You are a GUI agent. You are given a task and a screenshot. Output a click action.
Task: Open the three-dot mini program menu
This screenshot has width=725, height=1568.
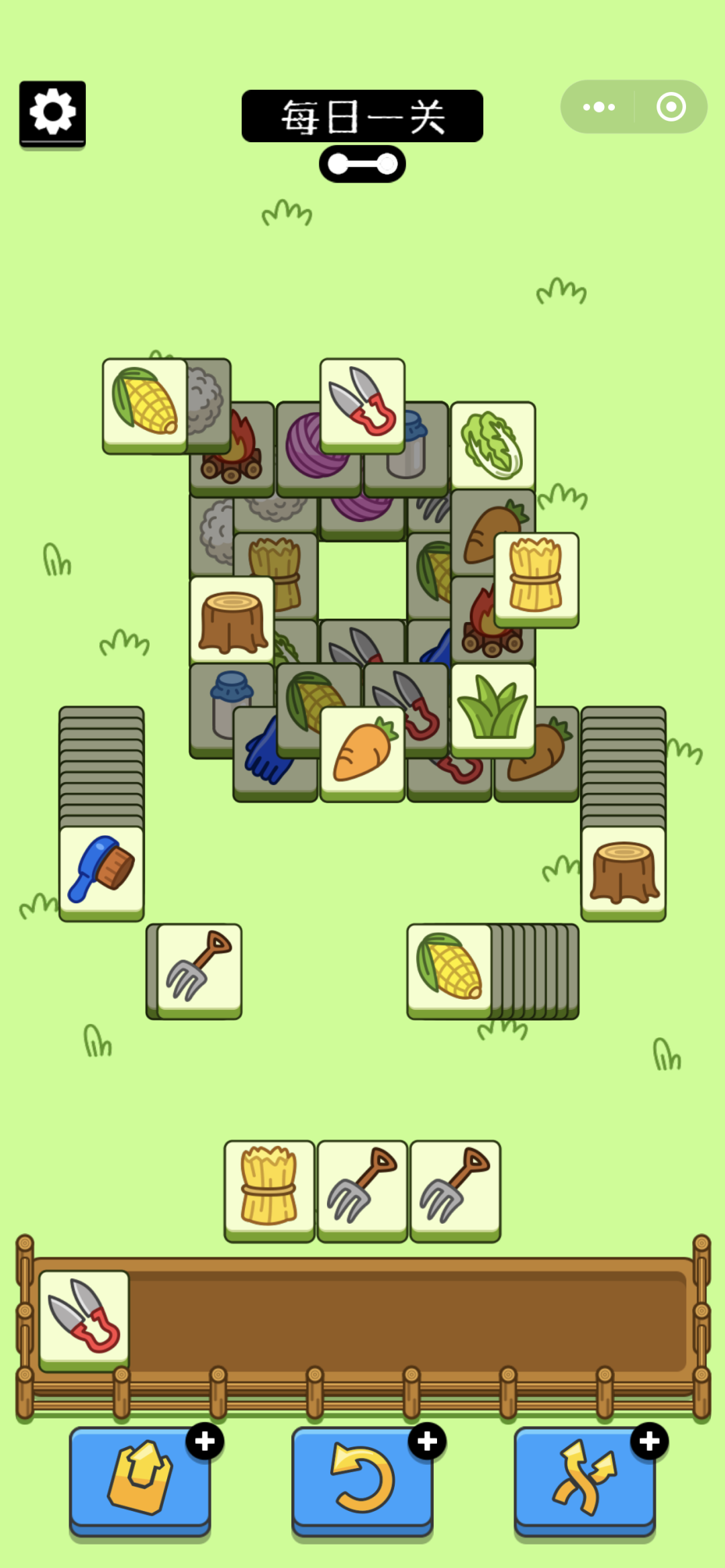point(599,107)
